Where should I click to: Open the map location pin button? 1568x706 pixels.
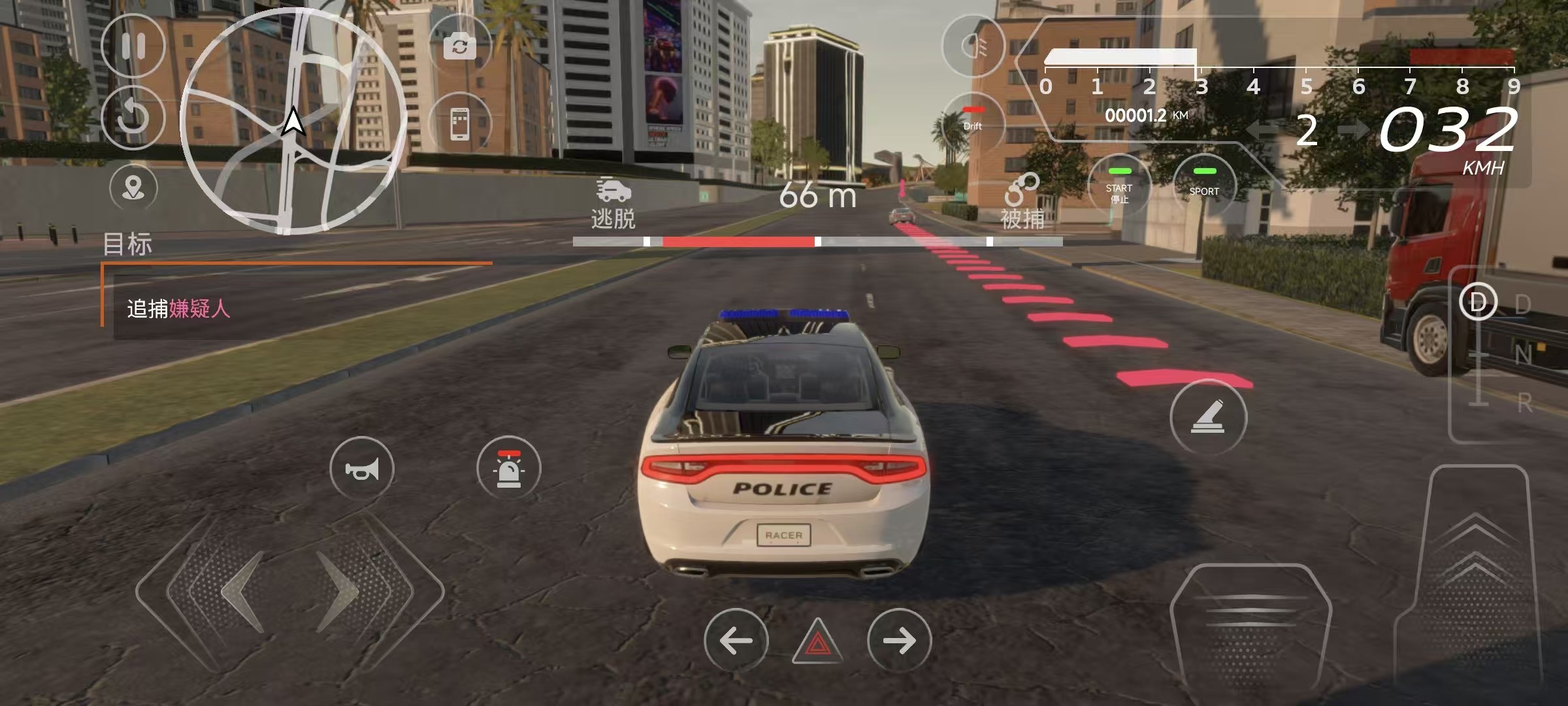click(x=133, y=188)
